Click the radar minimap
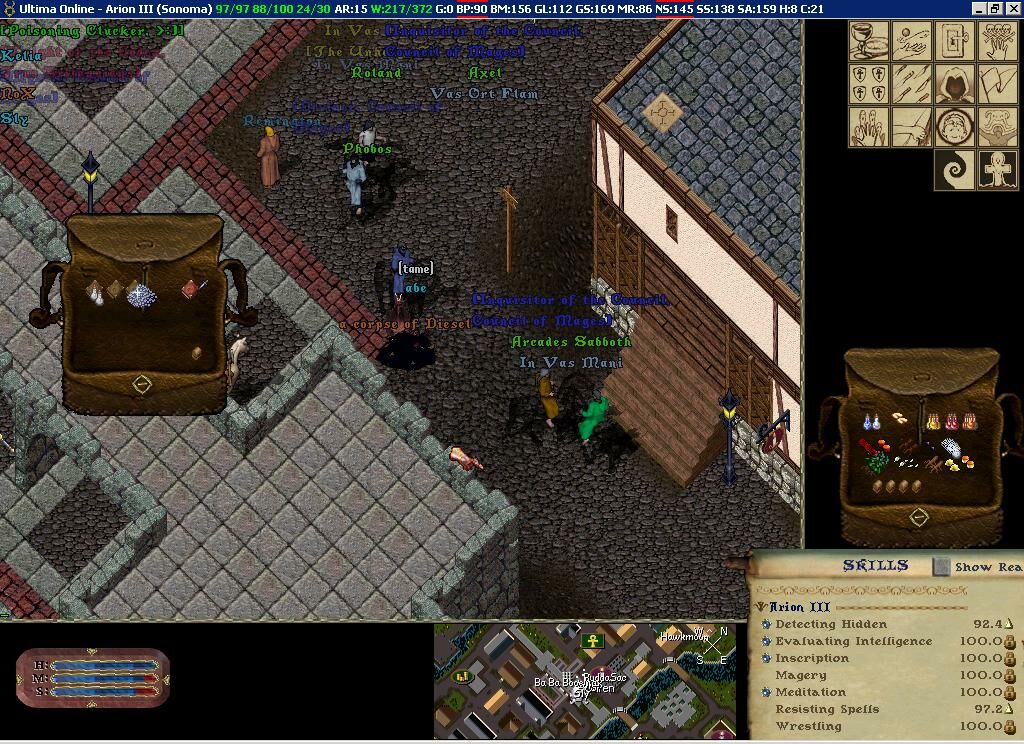The height and width of the screenshot is (744, 1024). pyautogui.click(x=585, y=681)
